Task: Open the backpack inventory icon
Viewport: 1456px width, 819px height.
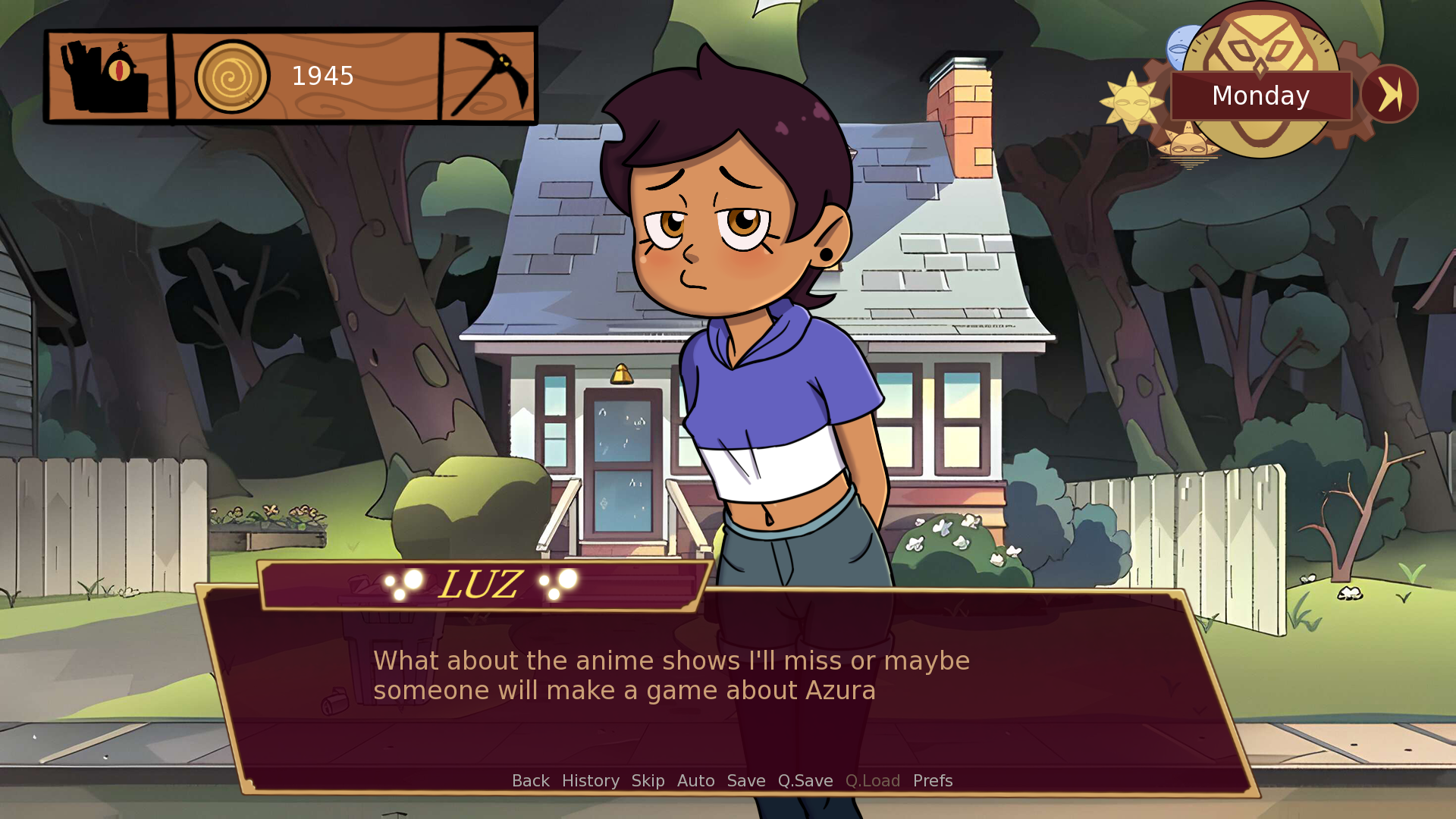Action: (106, 76)
